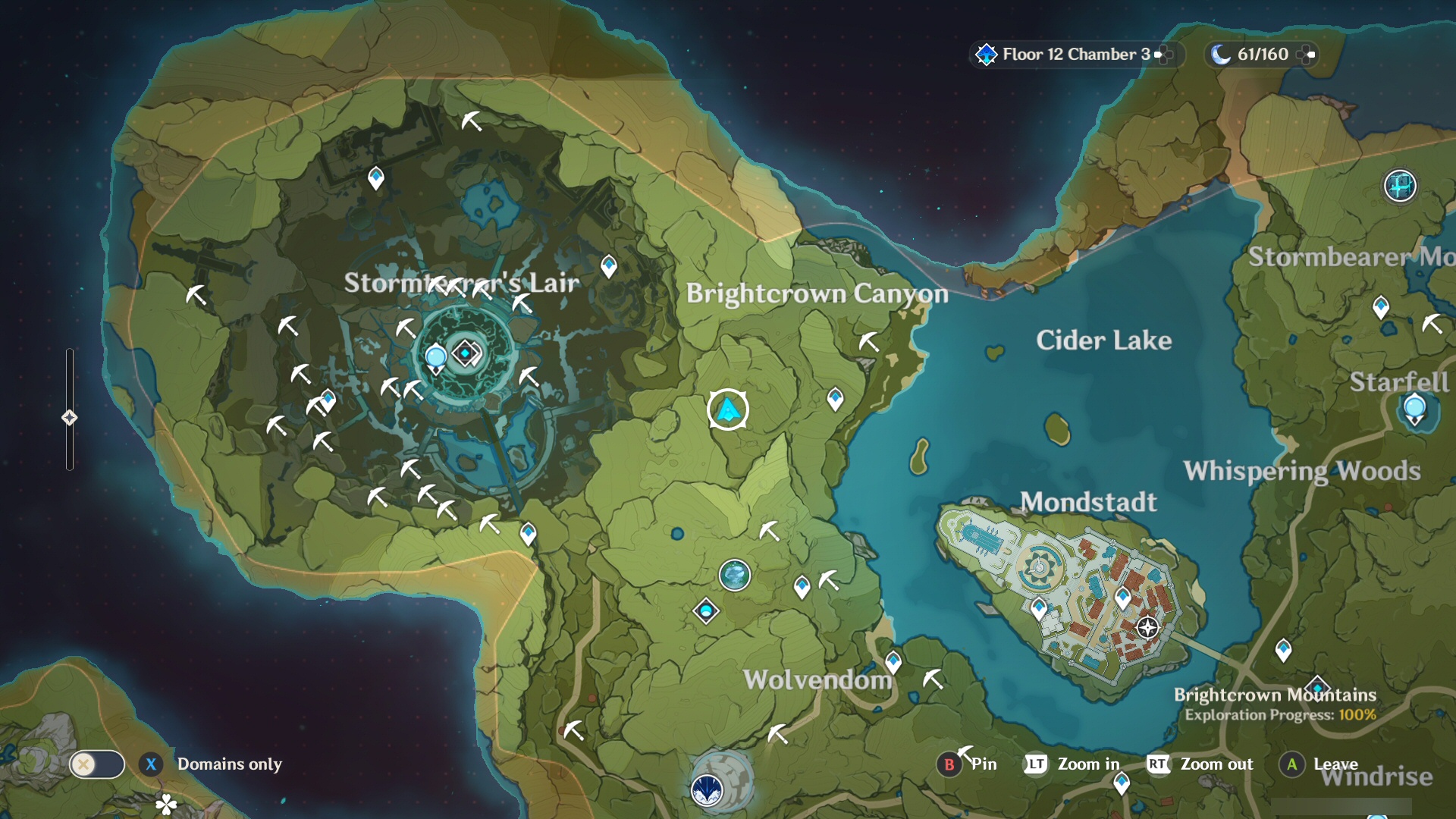This screenshot has width=1456, height=819.
Task: Click the Mondstadt city emblem star
Action: tap(1146, 626)
